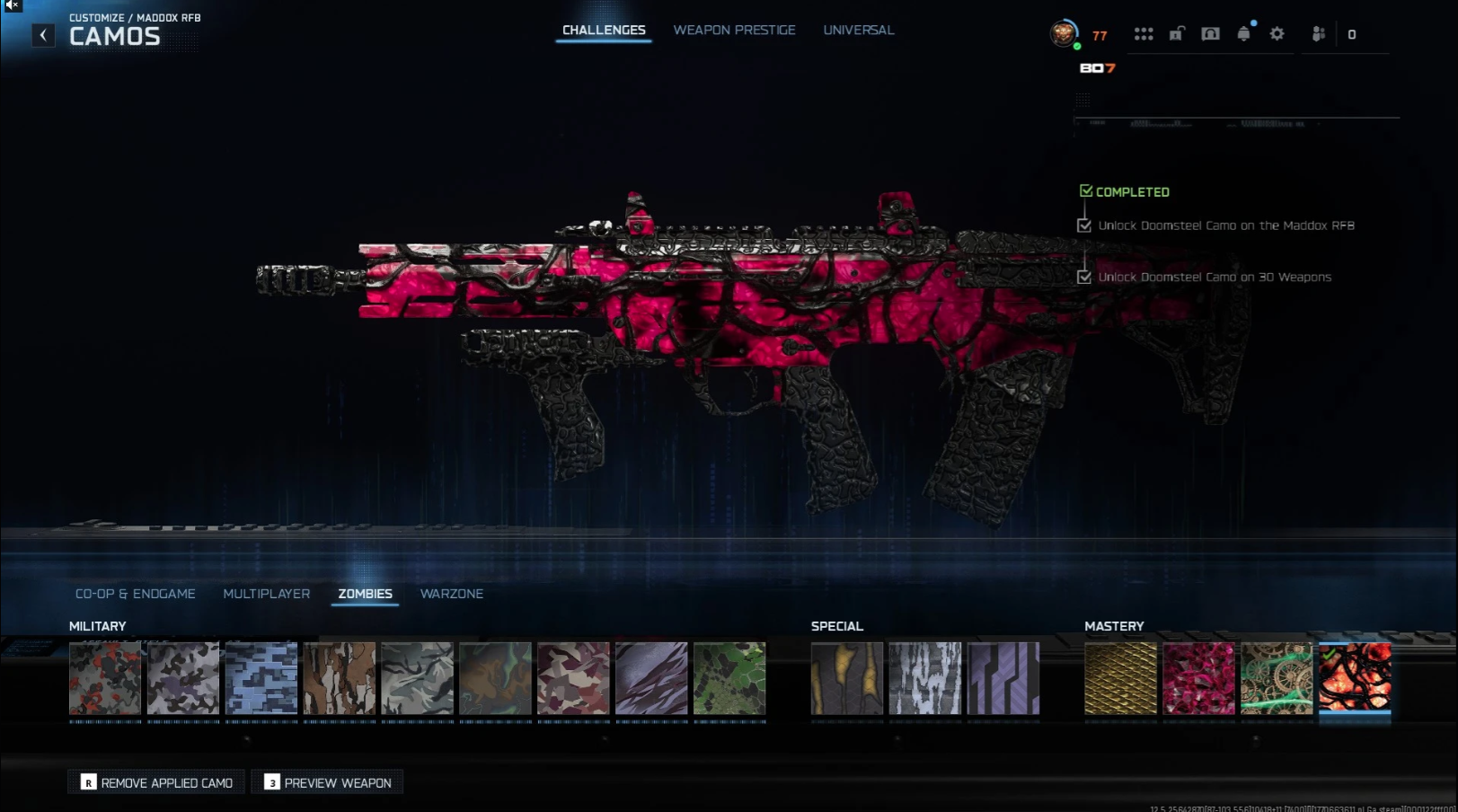
Task: Select the red and gray military camo
Action: point(105,678)
